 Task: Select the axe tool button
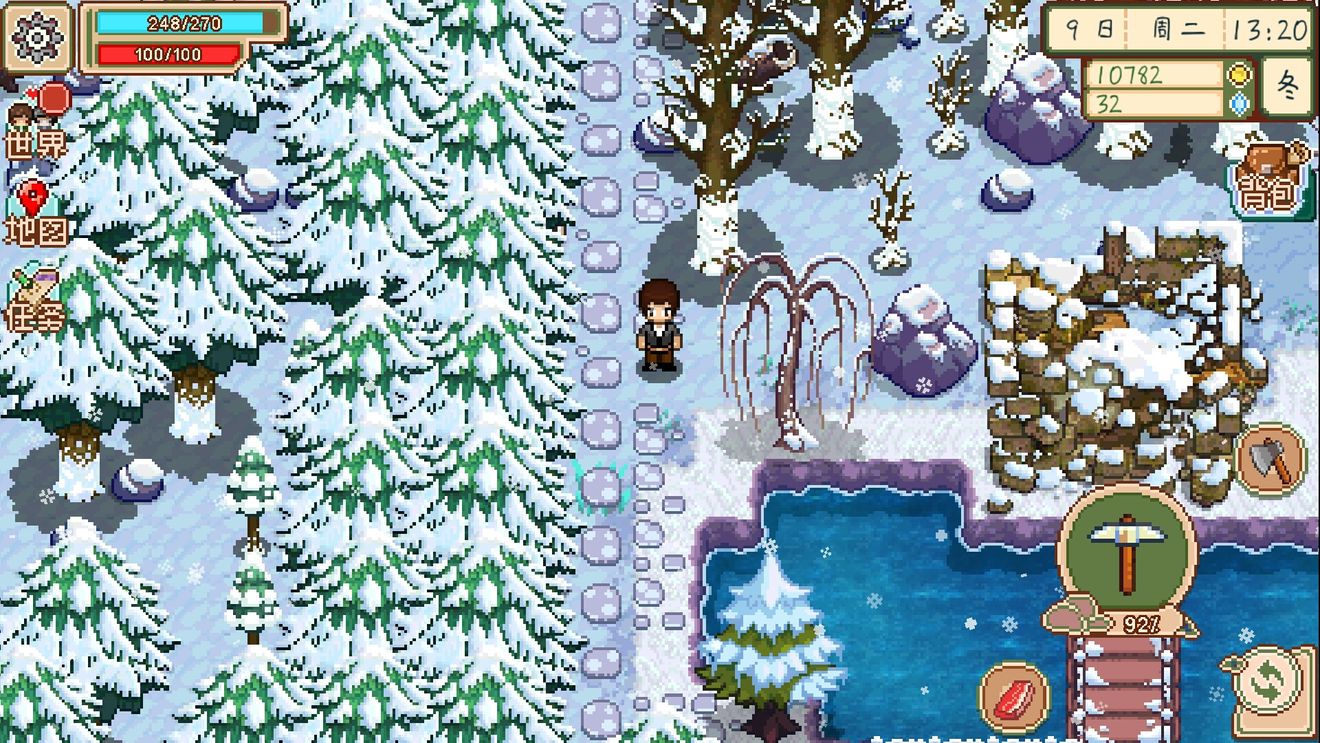[1271, 459]
